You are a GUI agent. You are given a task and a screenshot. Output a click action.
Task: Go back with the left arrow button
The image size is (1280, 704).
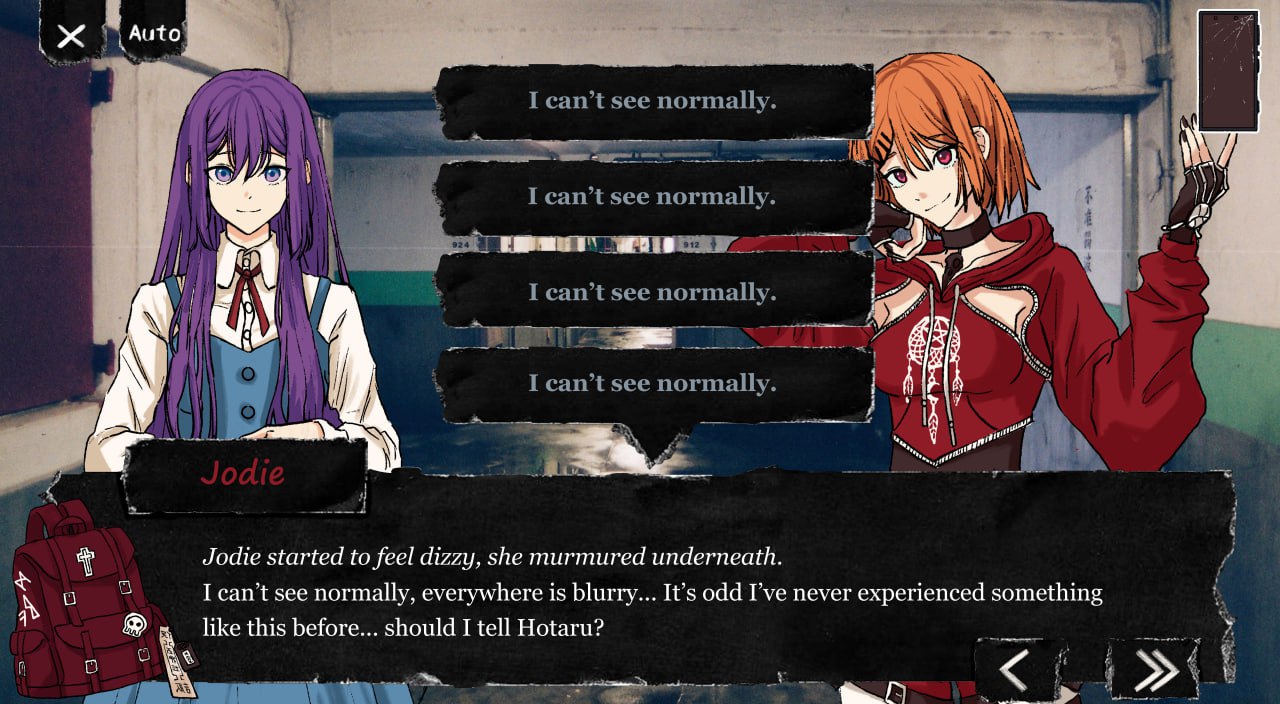tap(1013, 669)
